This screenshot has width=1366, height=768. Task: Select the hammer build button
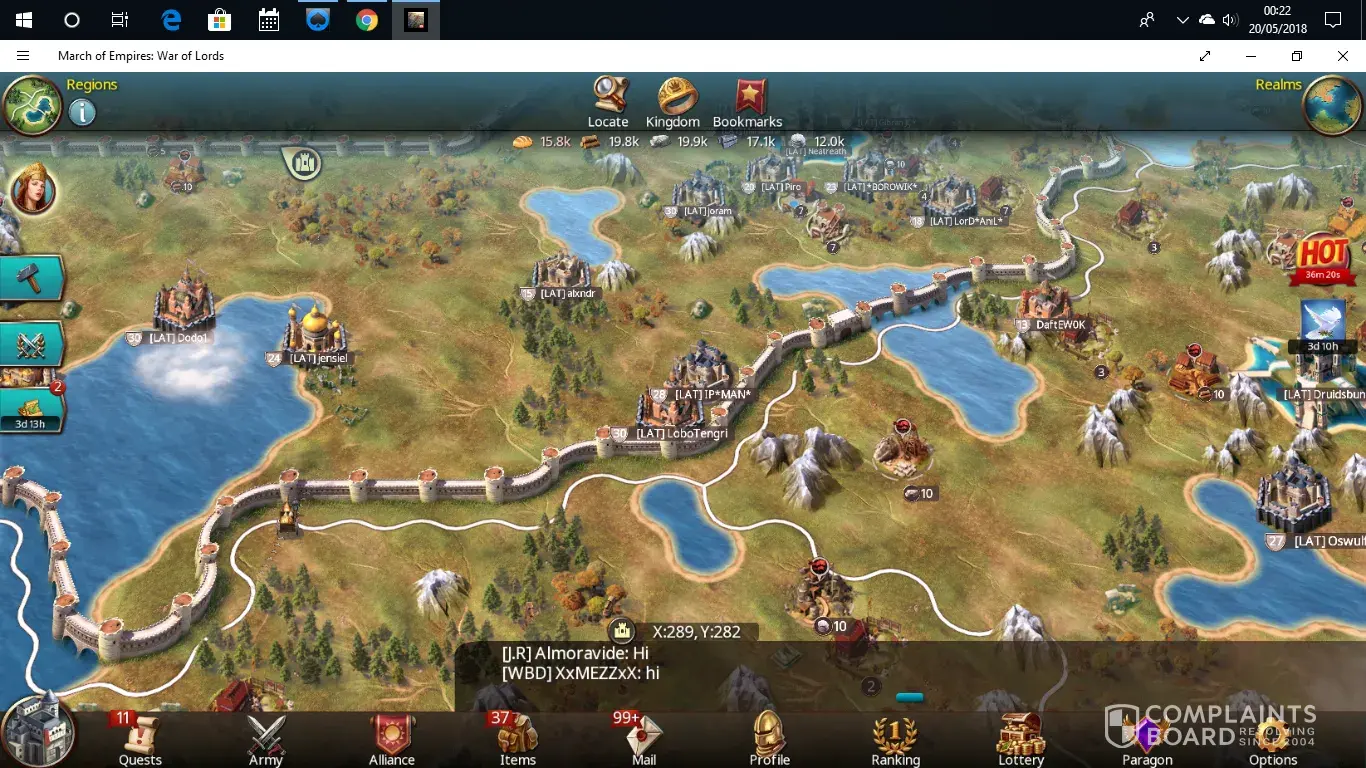31,279
